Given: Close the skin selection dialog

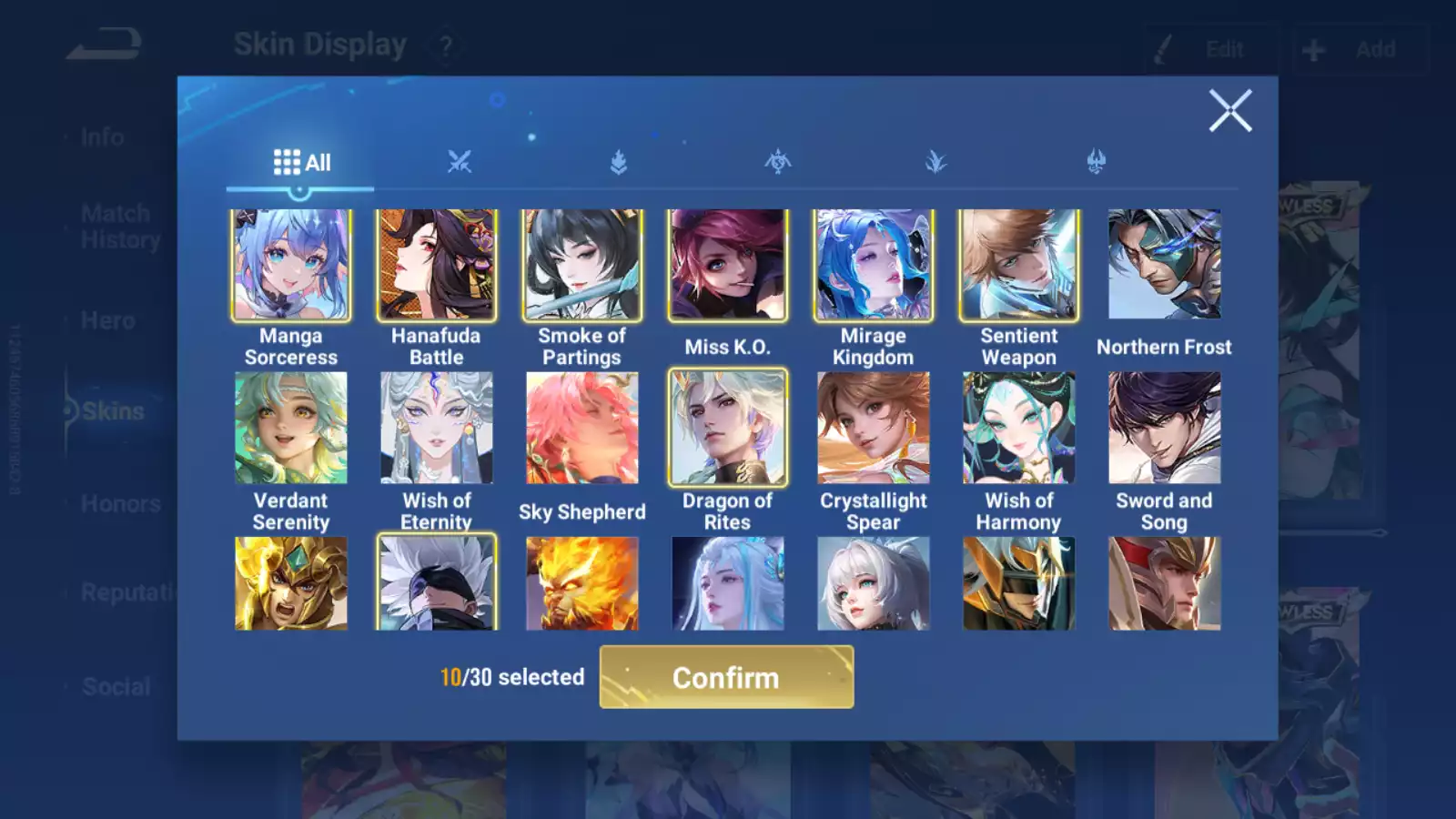Looking at the screenshot, I should point(1231,111).
